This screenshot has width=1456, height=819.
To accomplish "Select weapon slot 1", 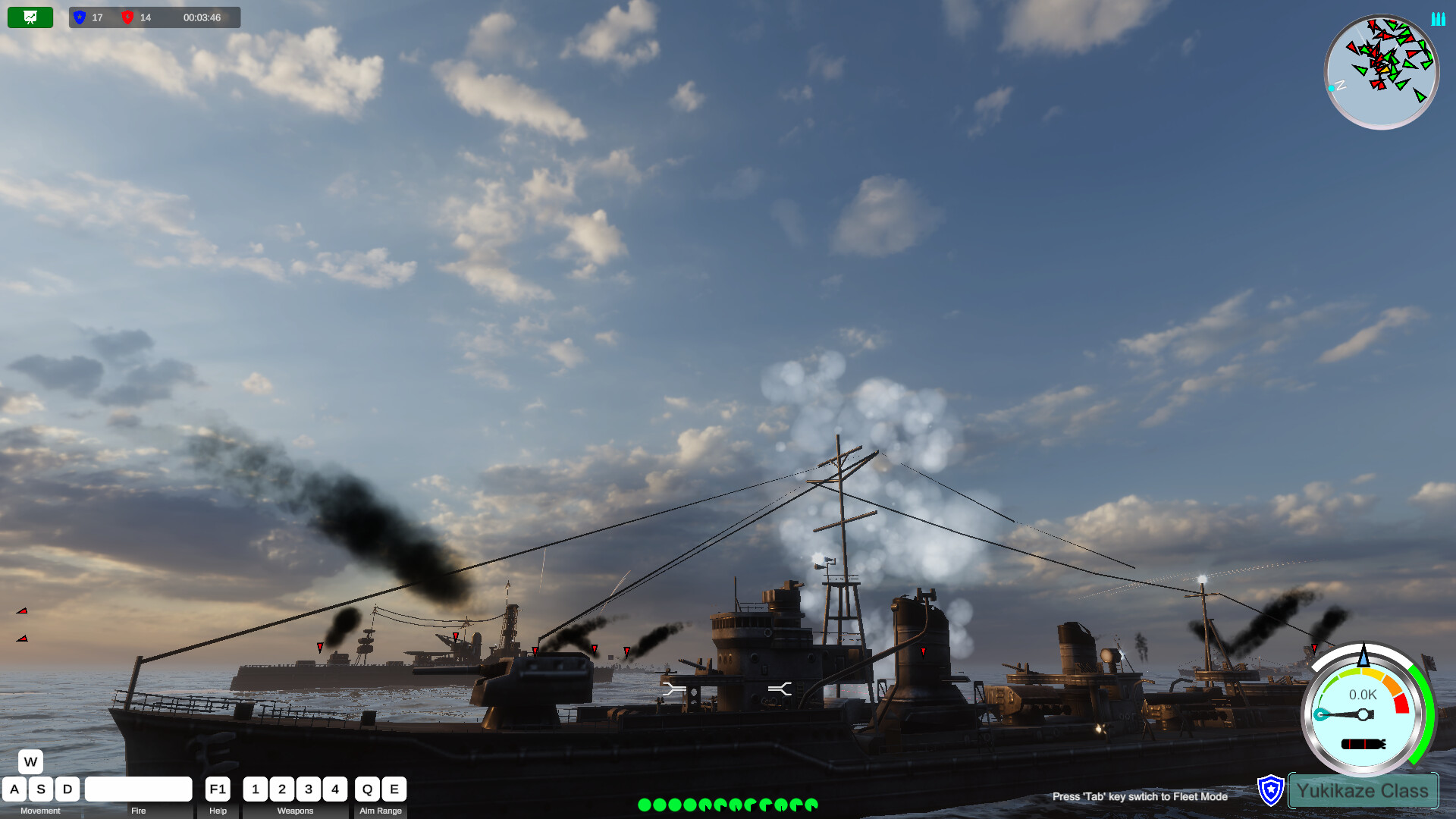I will coord(256,789).
